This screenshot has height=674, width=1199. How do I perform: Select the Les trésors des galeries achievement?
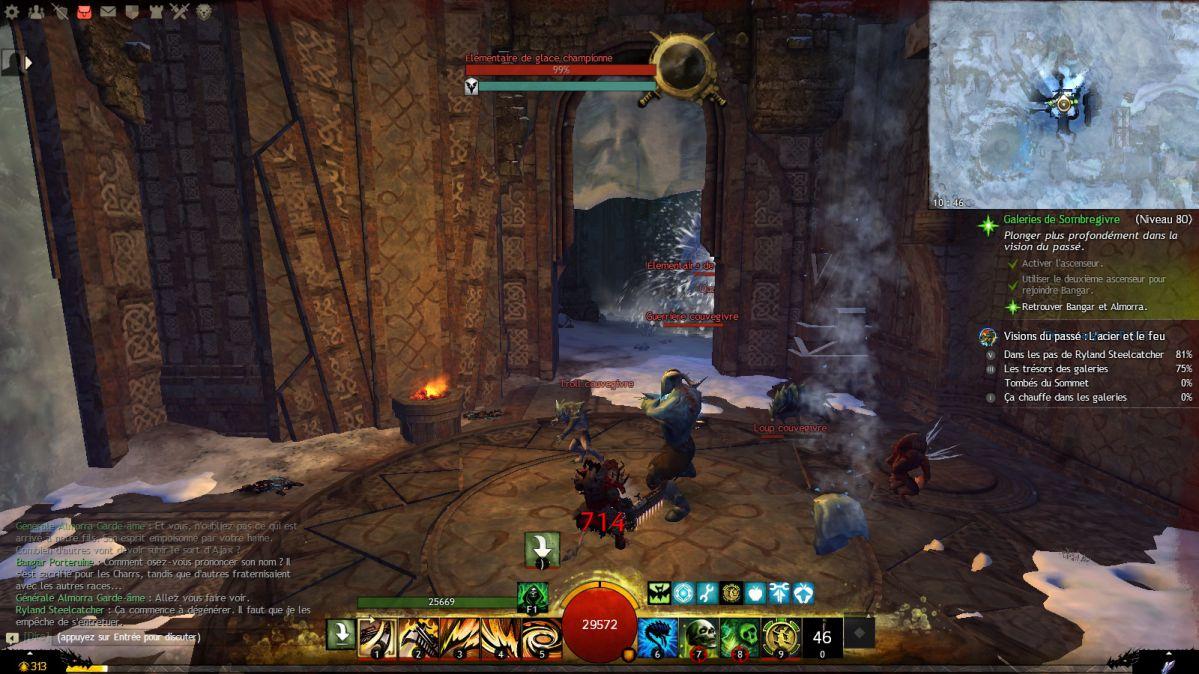[1056, 368]
